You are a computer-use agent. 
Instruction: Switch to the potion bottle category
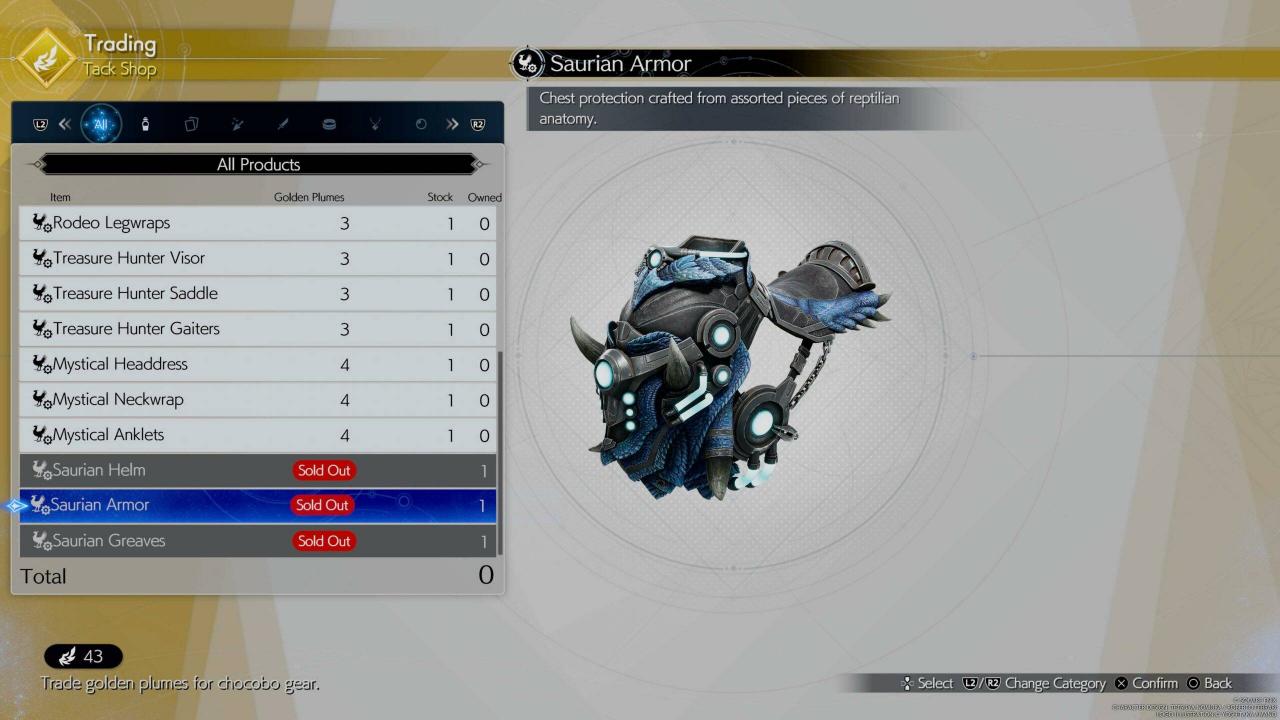(145, 125)
